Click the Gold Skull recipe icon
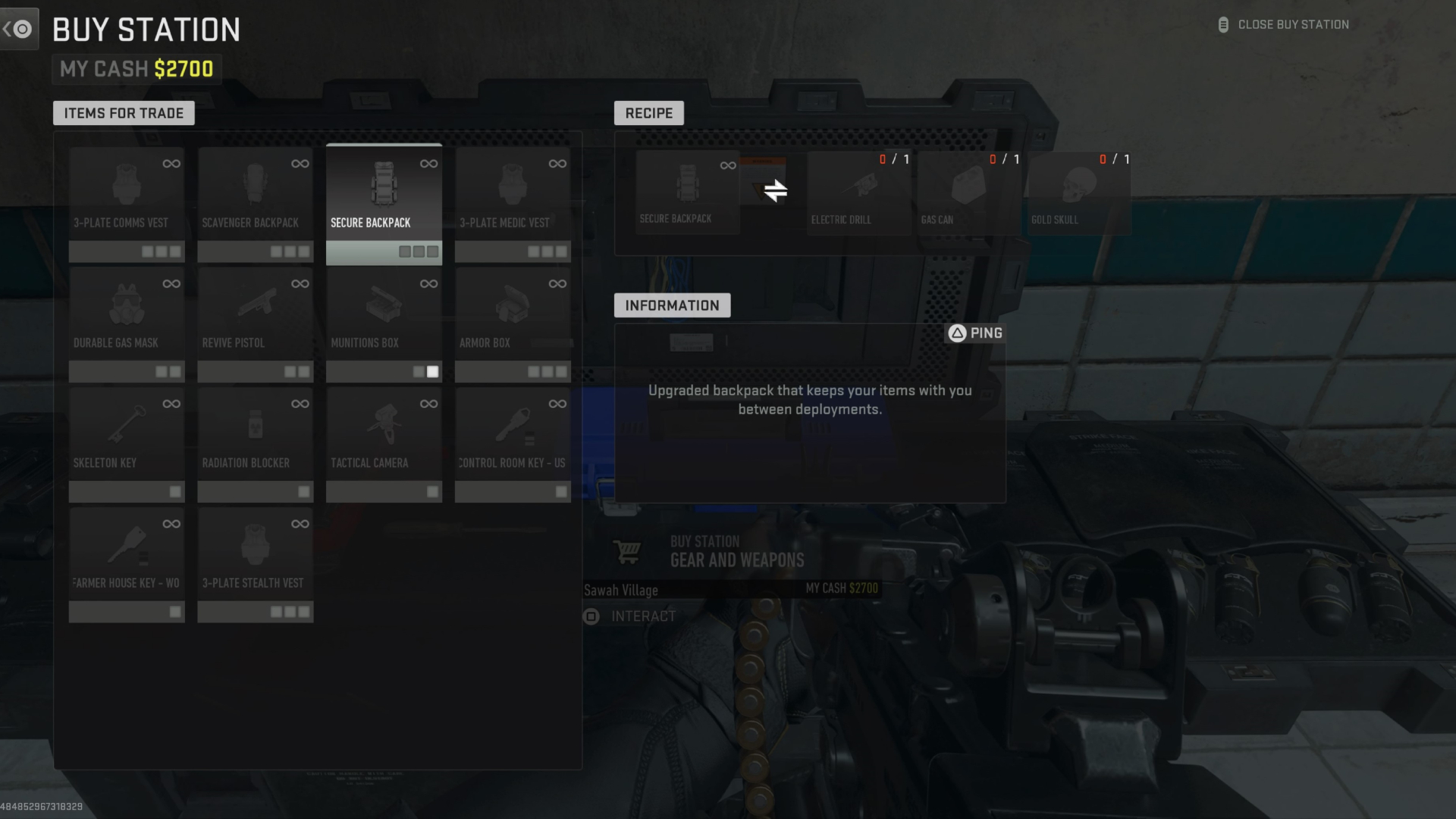This screenshot has width=1456, height=819. (x=1078, y=186)
